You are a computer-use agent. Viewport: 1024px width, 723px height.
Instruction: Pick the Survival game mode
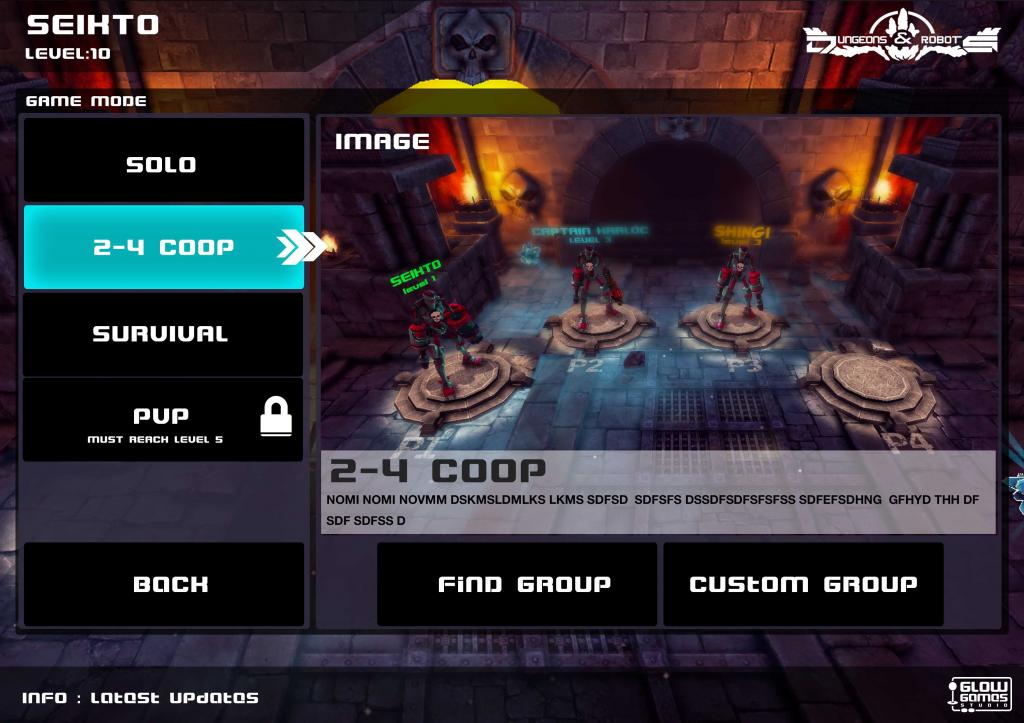click(163, 334)
